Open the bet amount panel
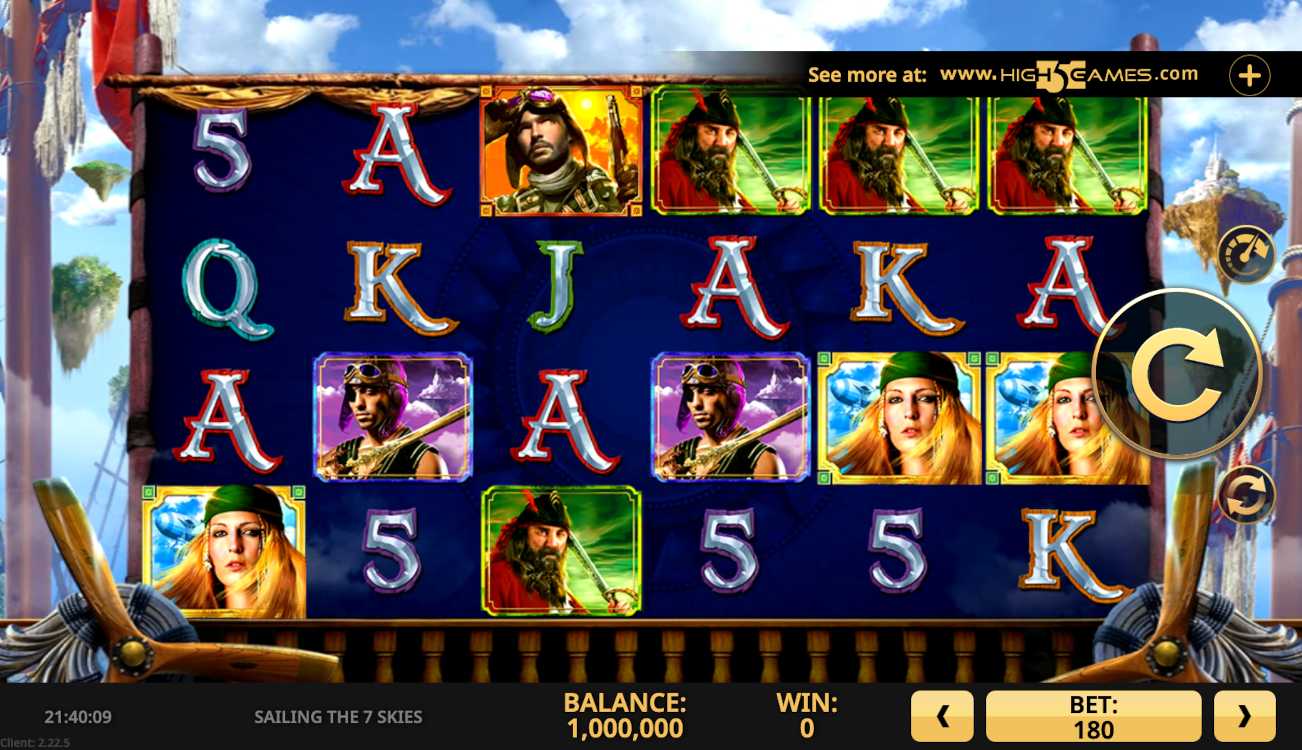Screen dimensions: 1302x750 (1093, 716)
